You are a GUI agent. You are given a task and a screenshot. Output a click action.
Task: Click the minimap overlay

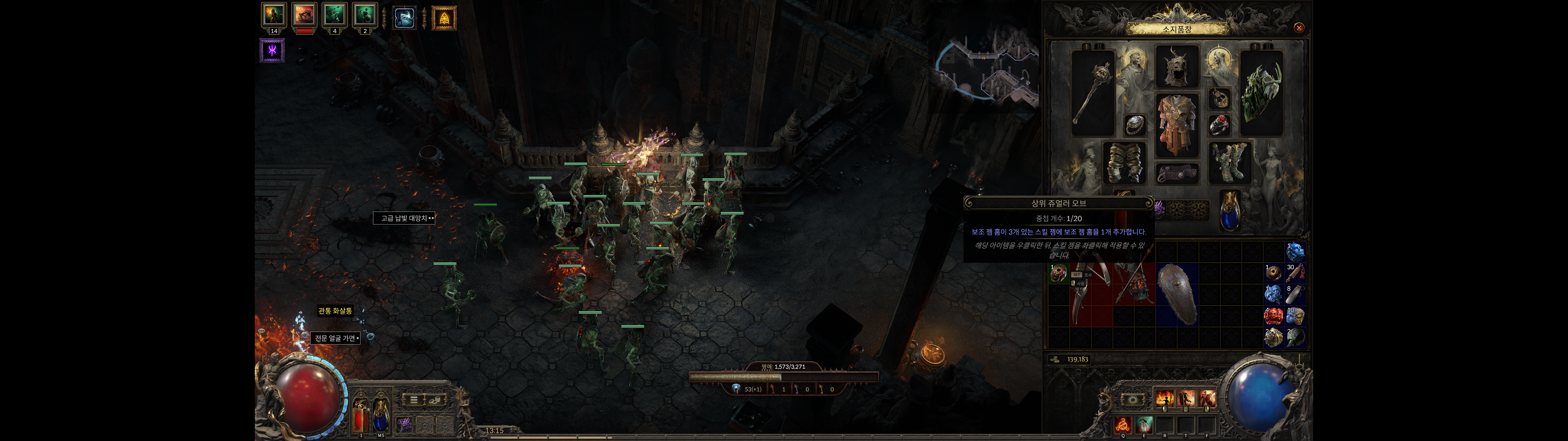[986, 67]
